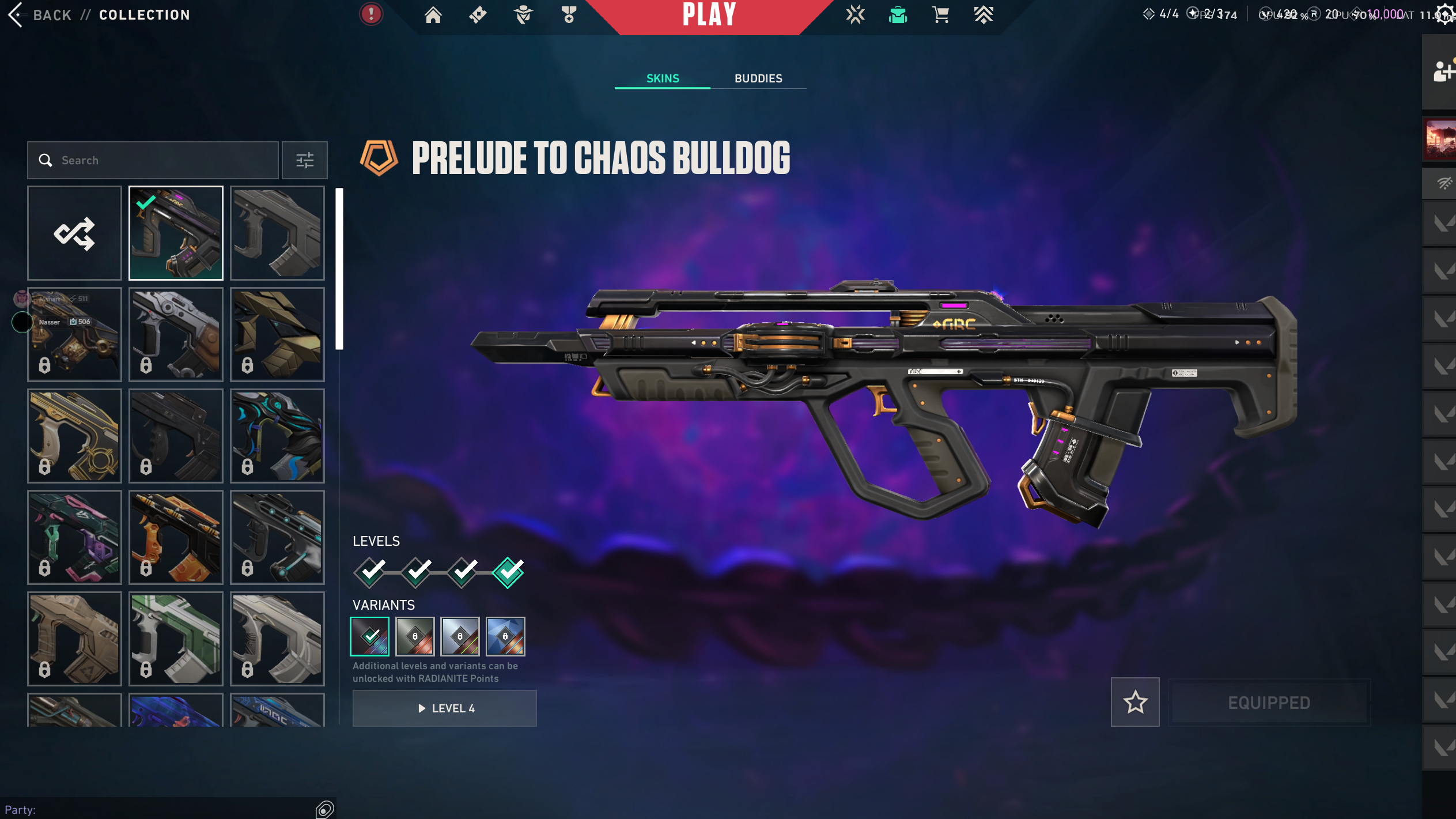Choose the random shuffle skin tile
1456x819 pixels.
pos(74,233)
